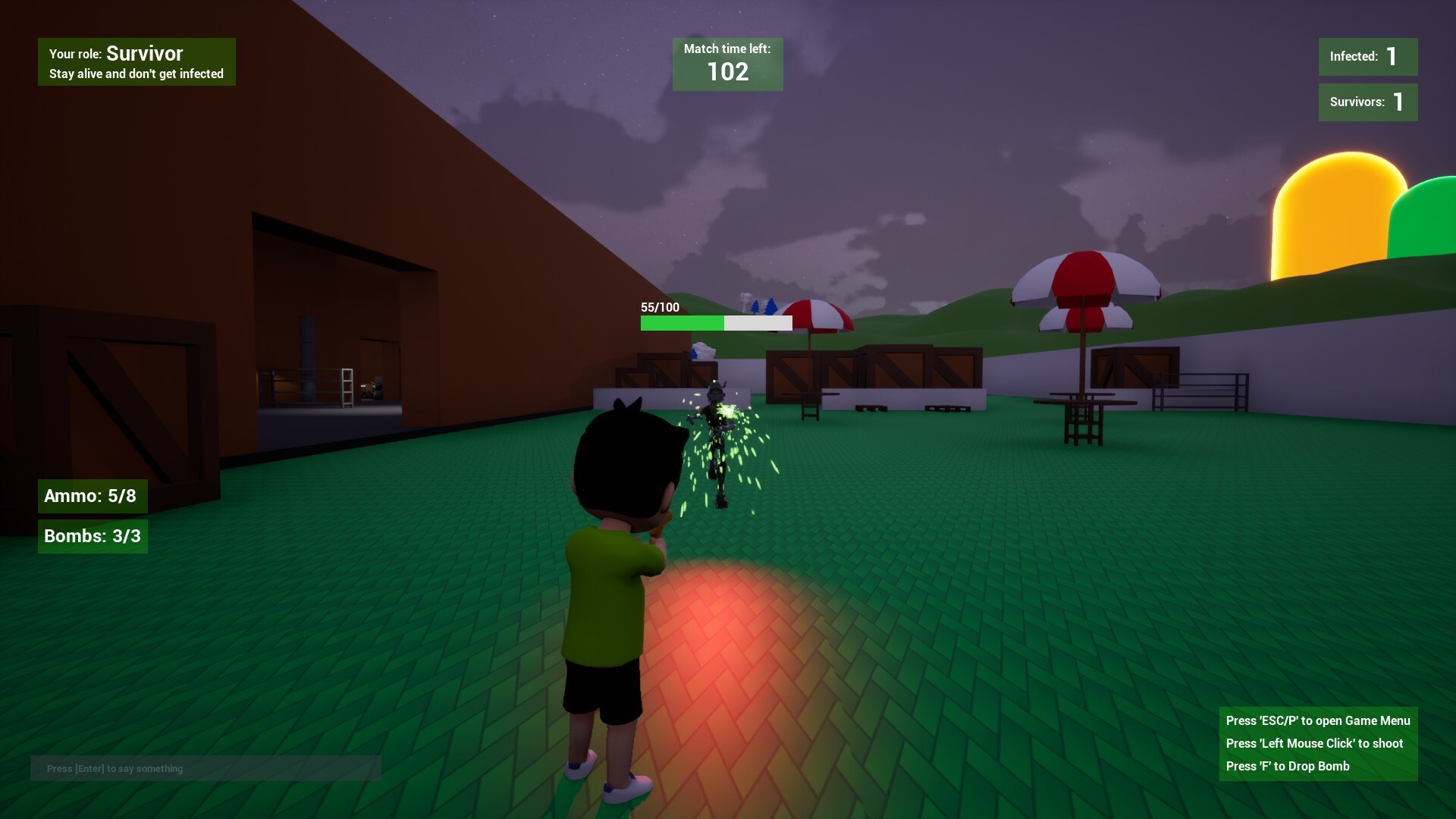Viewport: 1456px width, 819px height.
Task: Expand the Game Menu via ESC/P hint
Action: [x=1318, y=721]
